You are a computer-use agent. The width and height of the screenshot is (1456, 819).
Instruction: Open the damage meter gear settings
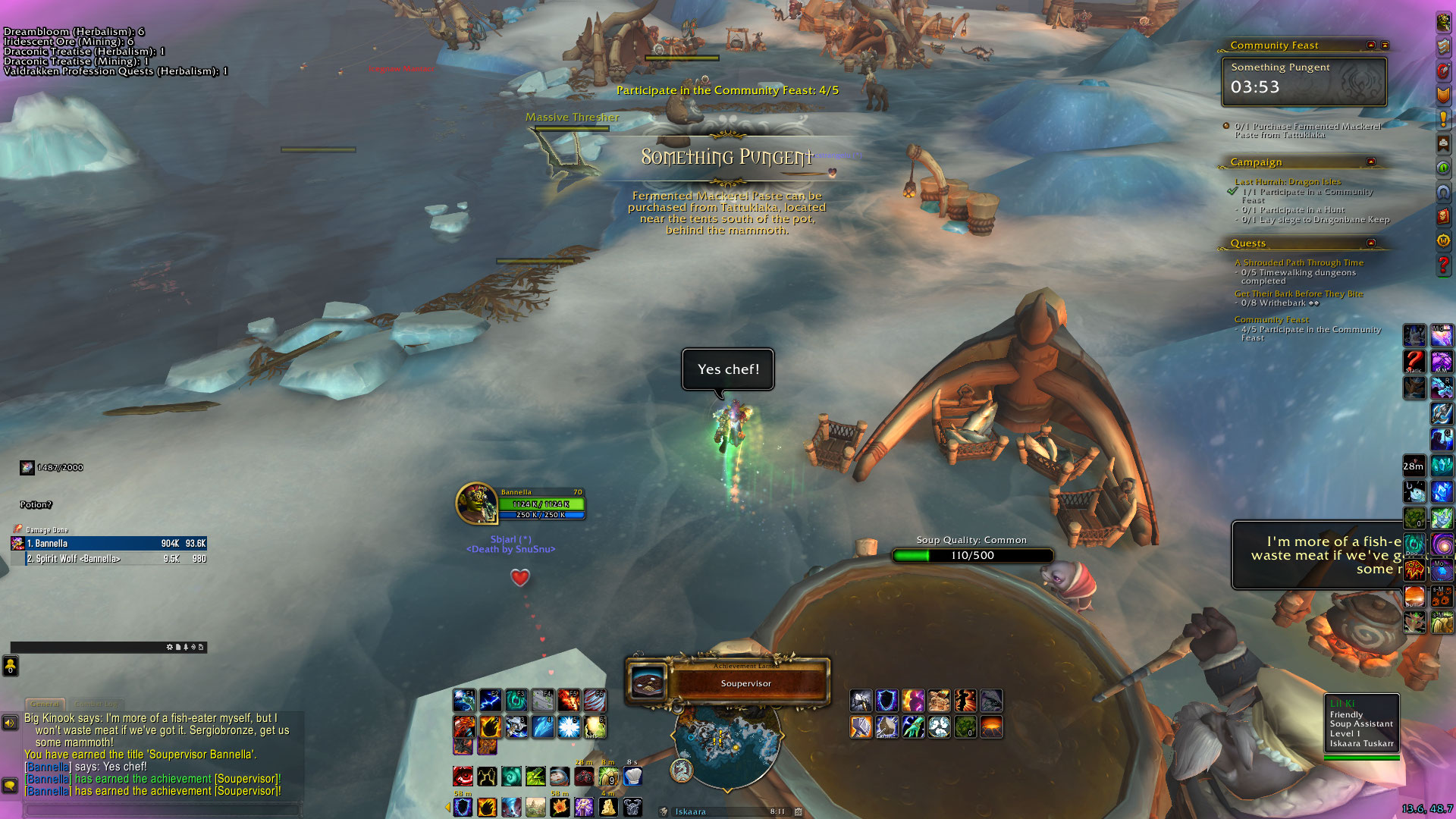click(x=169, y=647)
